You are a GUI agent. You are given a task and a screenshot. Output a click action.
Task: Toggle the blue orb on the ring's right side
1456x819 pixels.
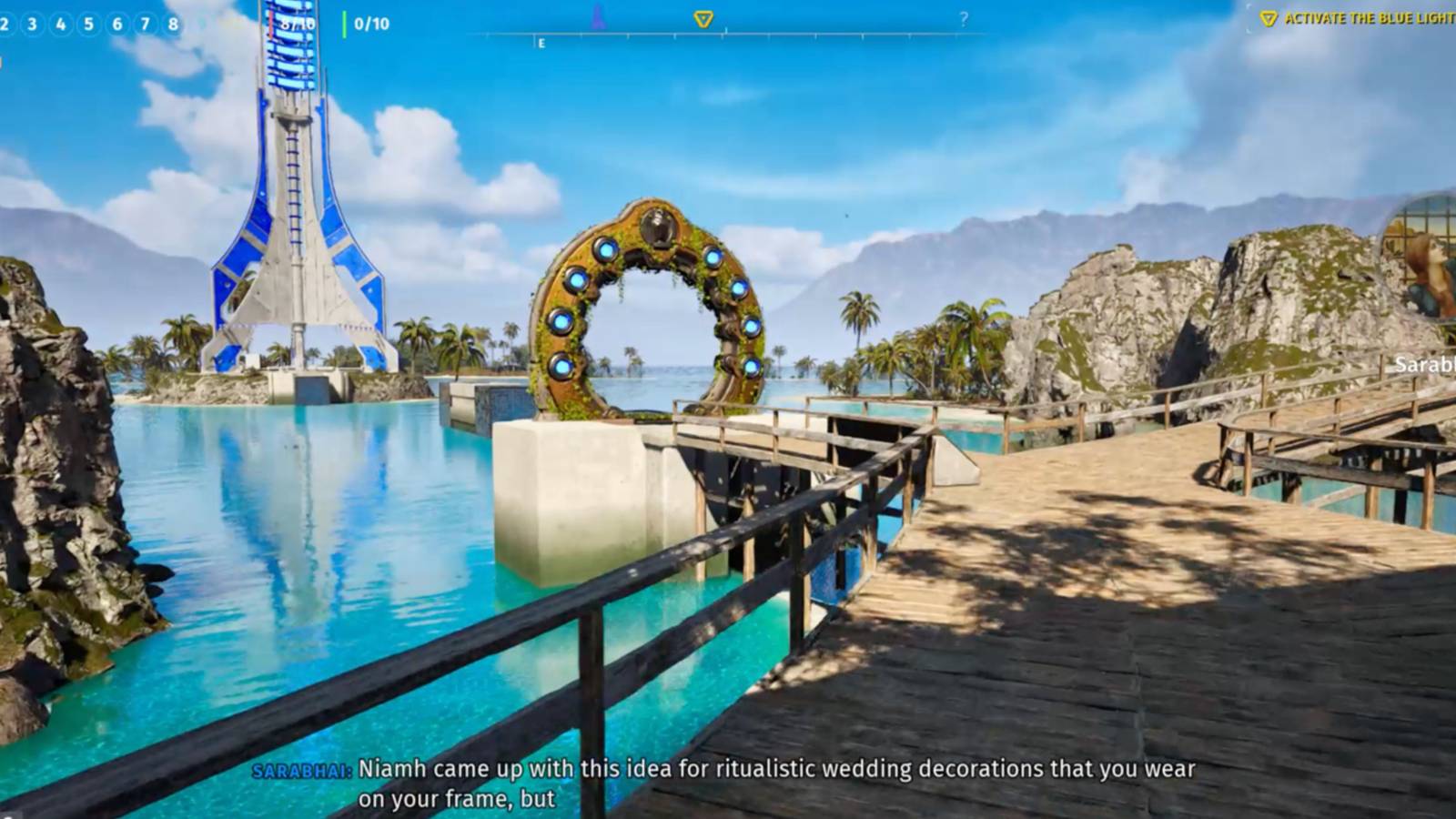[739, 288]
